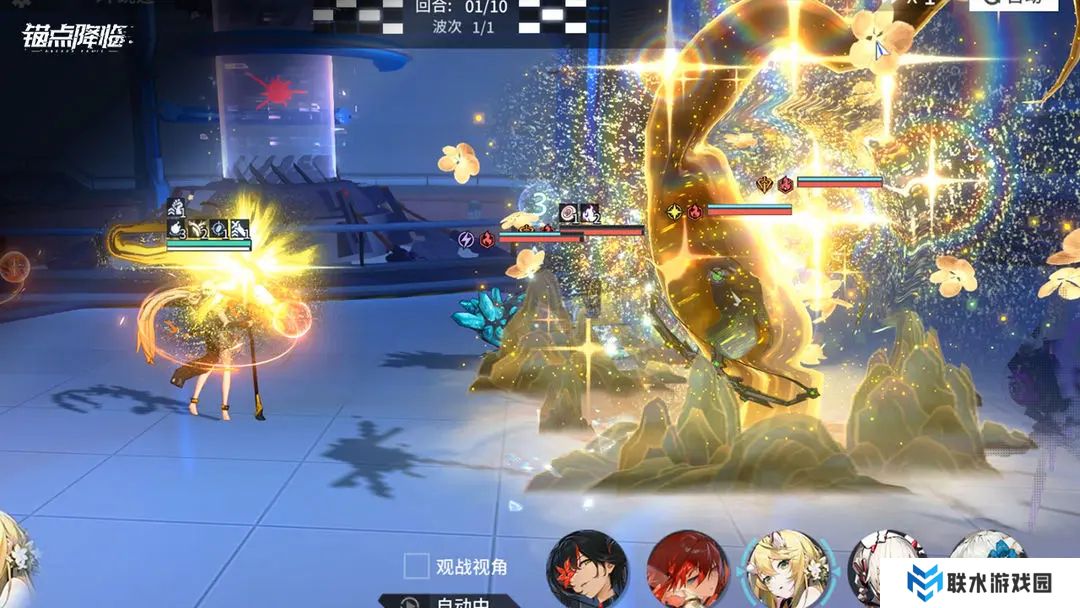Select the black-haired character portrait

587,571
